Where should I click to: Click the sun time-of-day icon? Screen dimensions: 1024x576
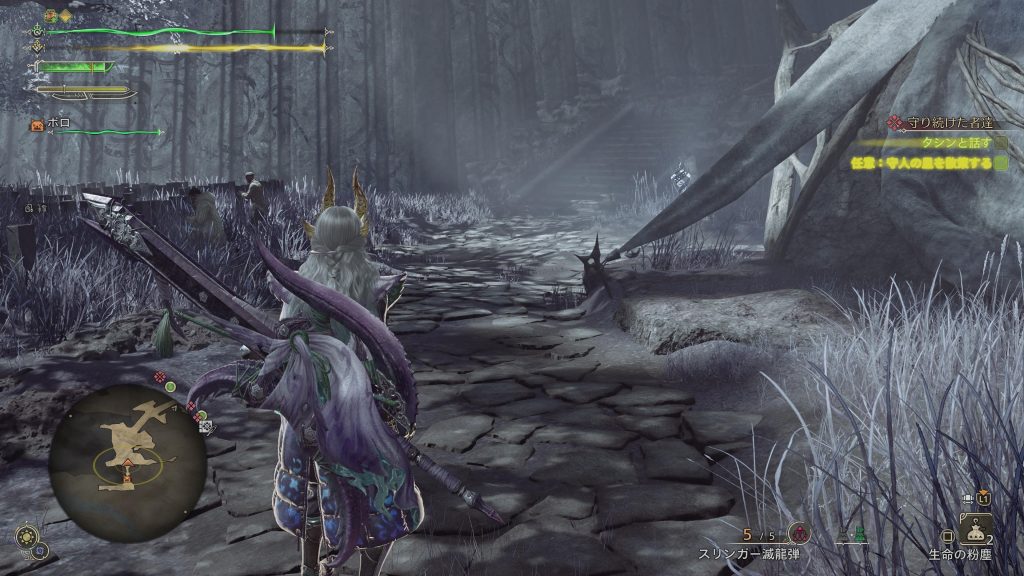click(27, 535)
